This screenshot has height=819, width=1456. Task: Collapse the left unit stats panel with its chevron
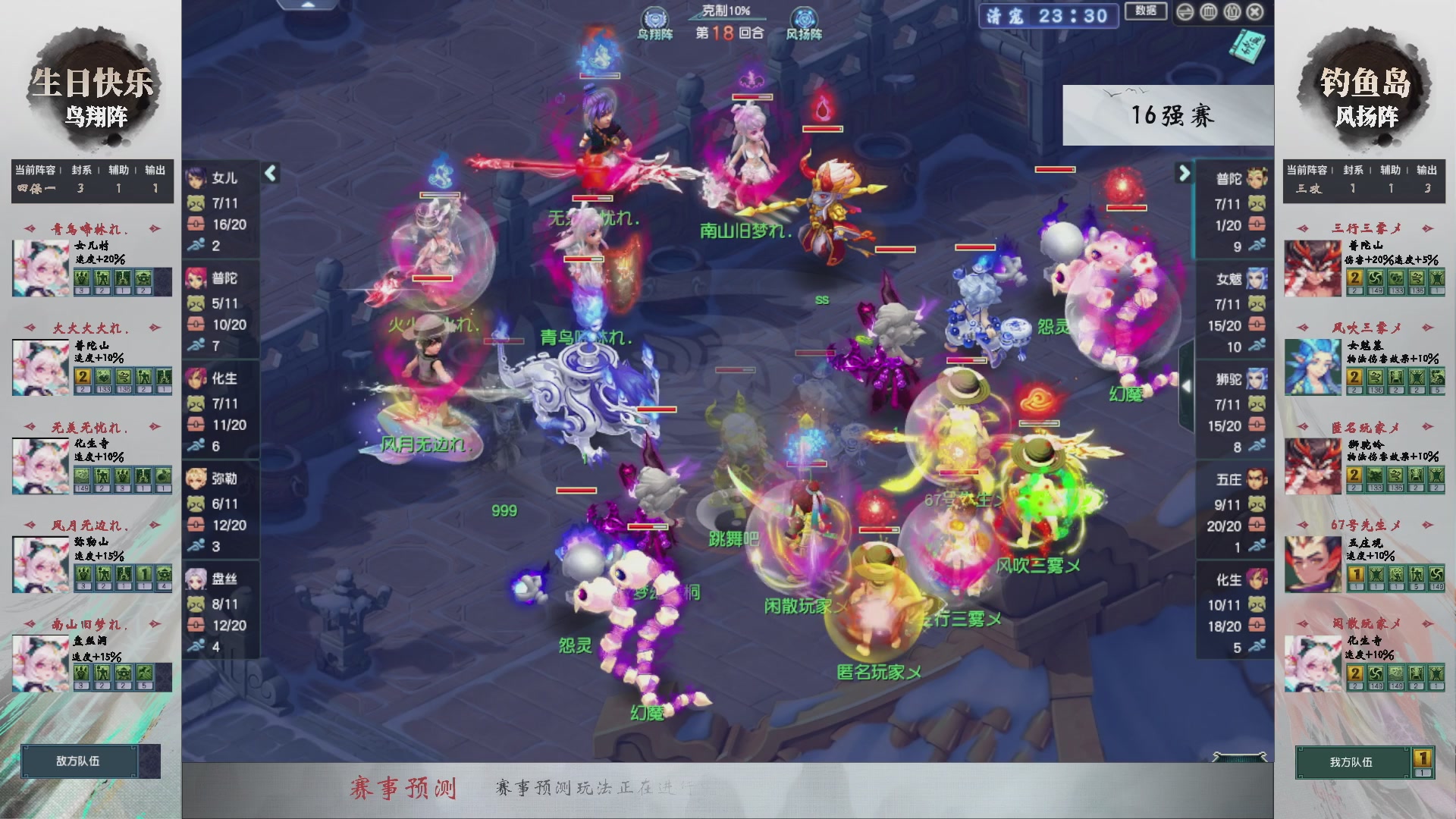(271, 173)
